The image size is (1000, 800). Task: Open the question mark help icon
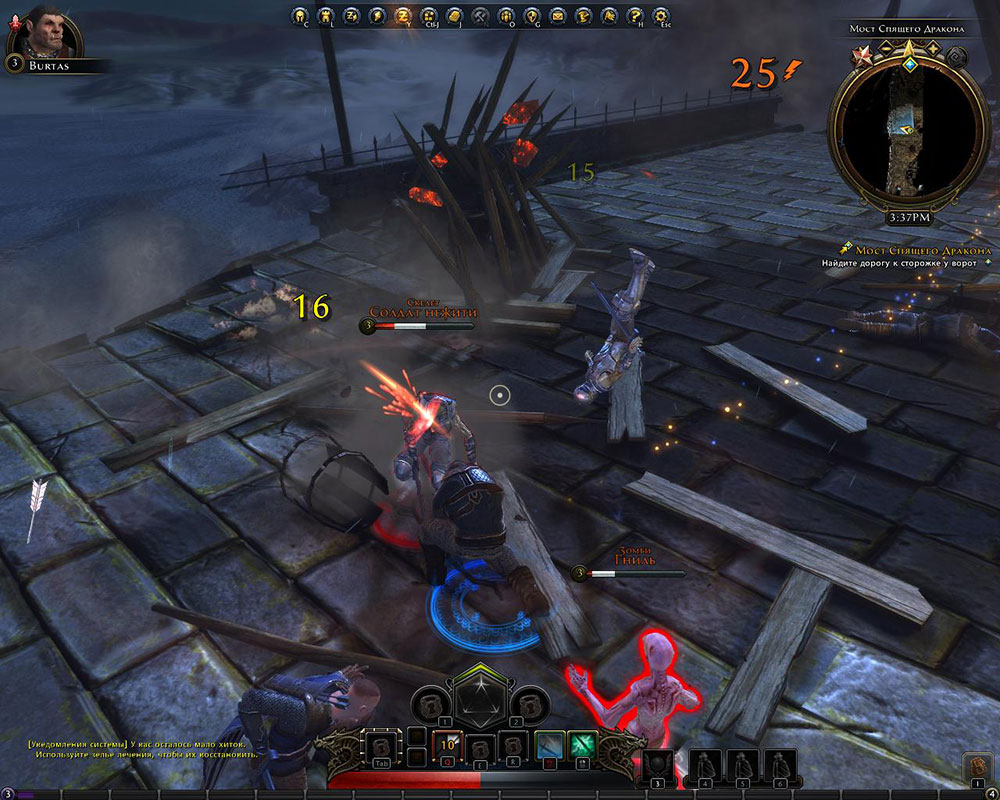635,16
